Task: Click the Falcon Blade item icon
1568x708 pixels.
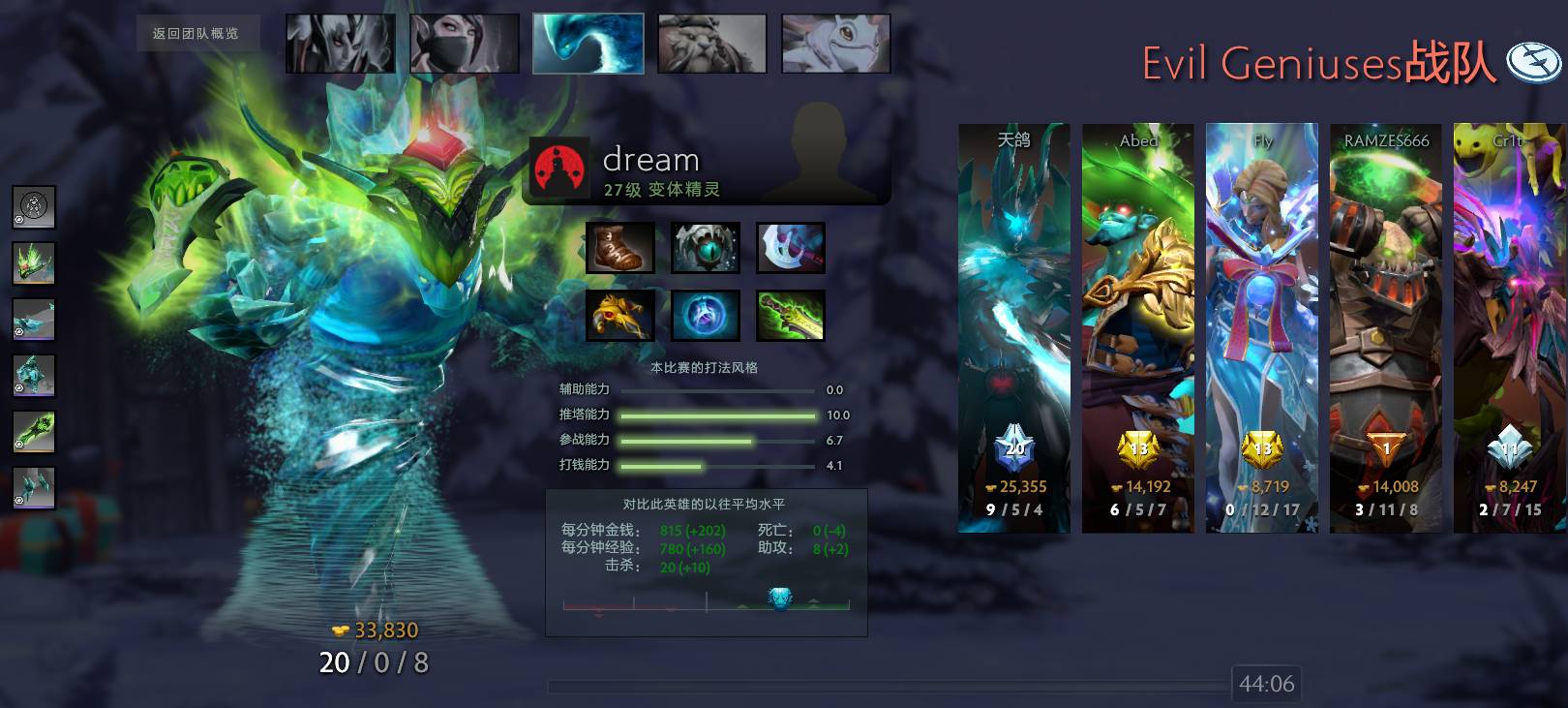Action: coord(618,316)
